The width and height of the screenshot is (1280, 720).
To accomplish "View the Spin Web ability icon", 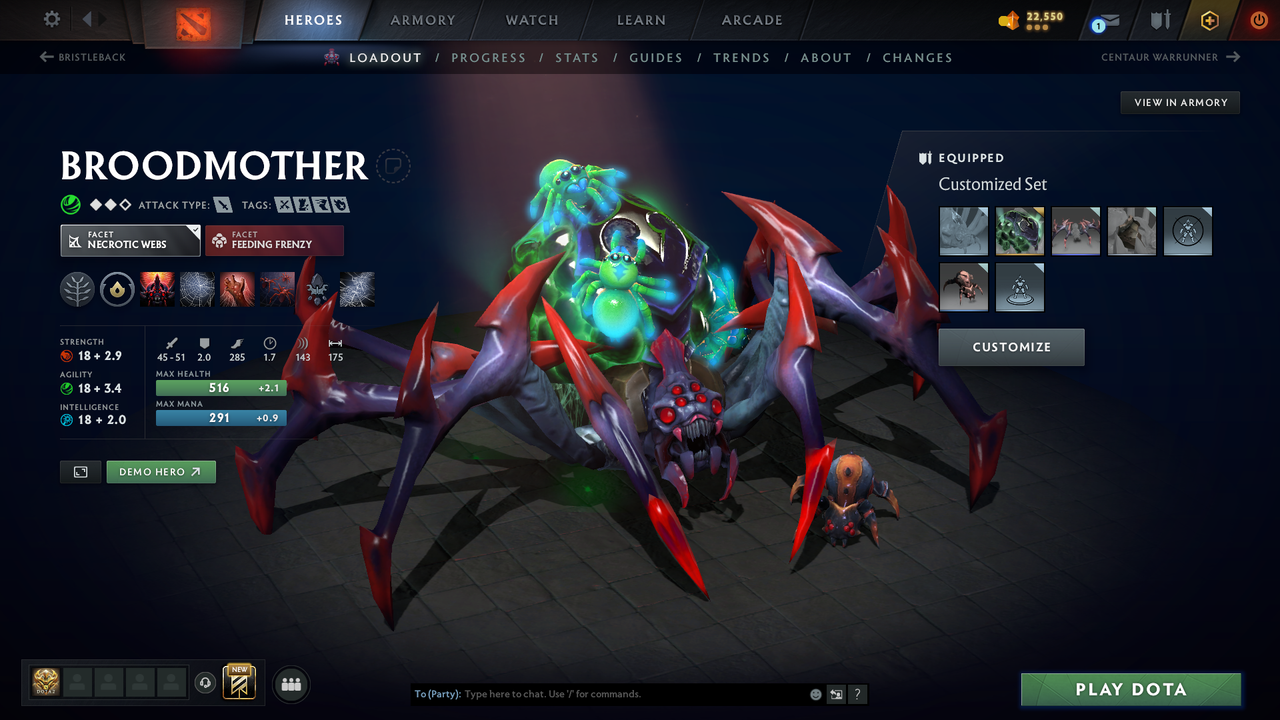I will (x=197, y=289).
